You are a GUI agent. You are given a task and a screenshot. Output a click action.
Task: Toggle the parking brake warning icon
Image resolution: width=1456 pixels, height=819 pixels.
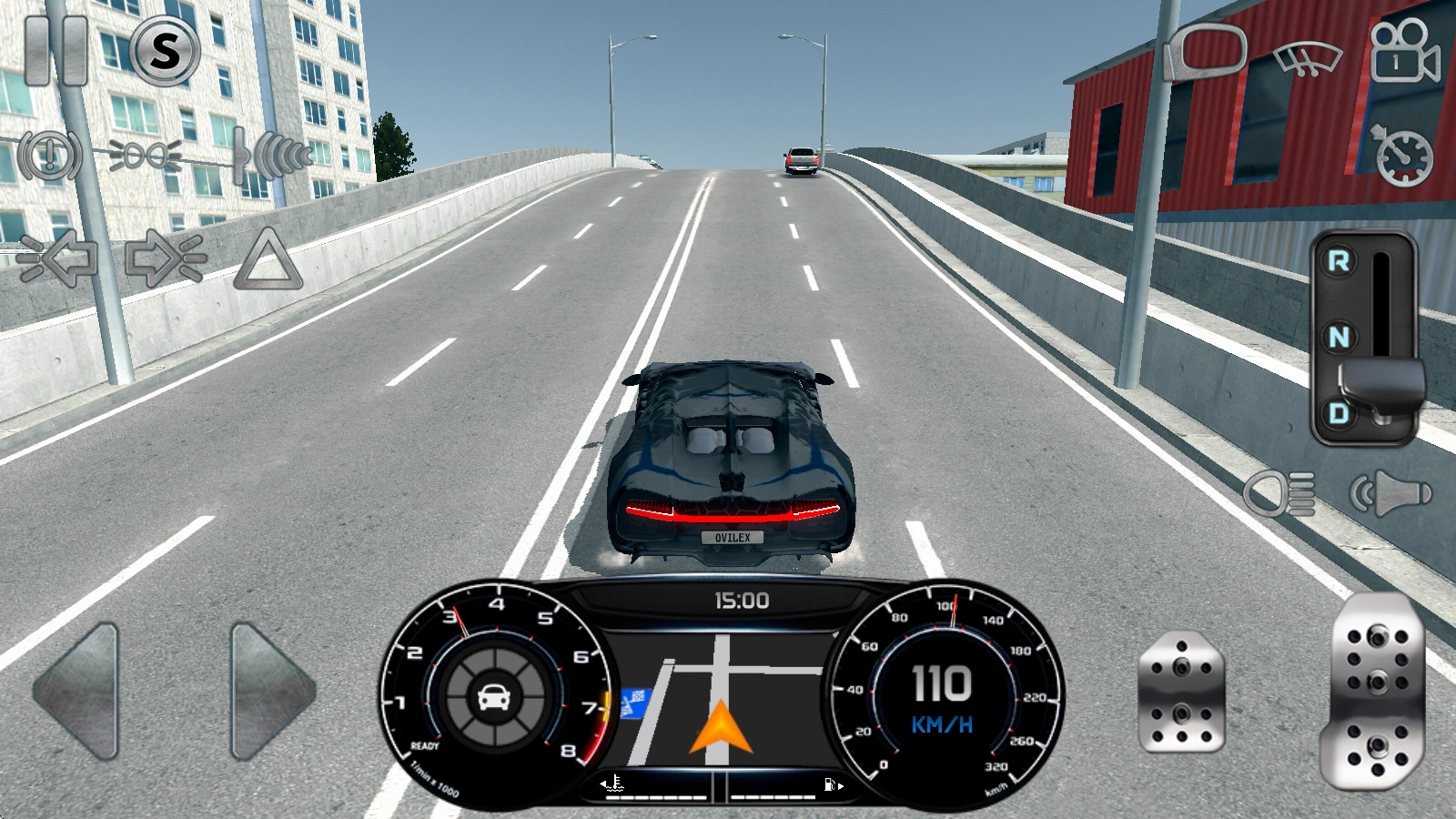[50, 156]
